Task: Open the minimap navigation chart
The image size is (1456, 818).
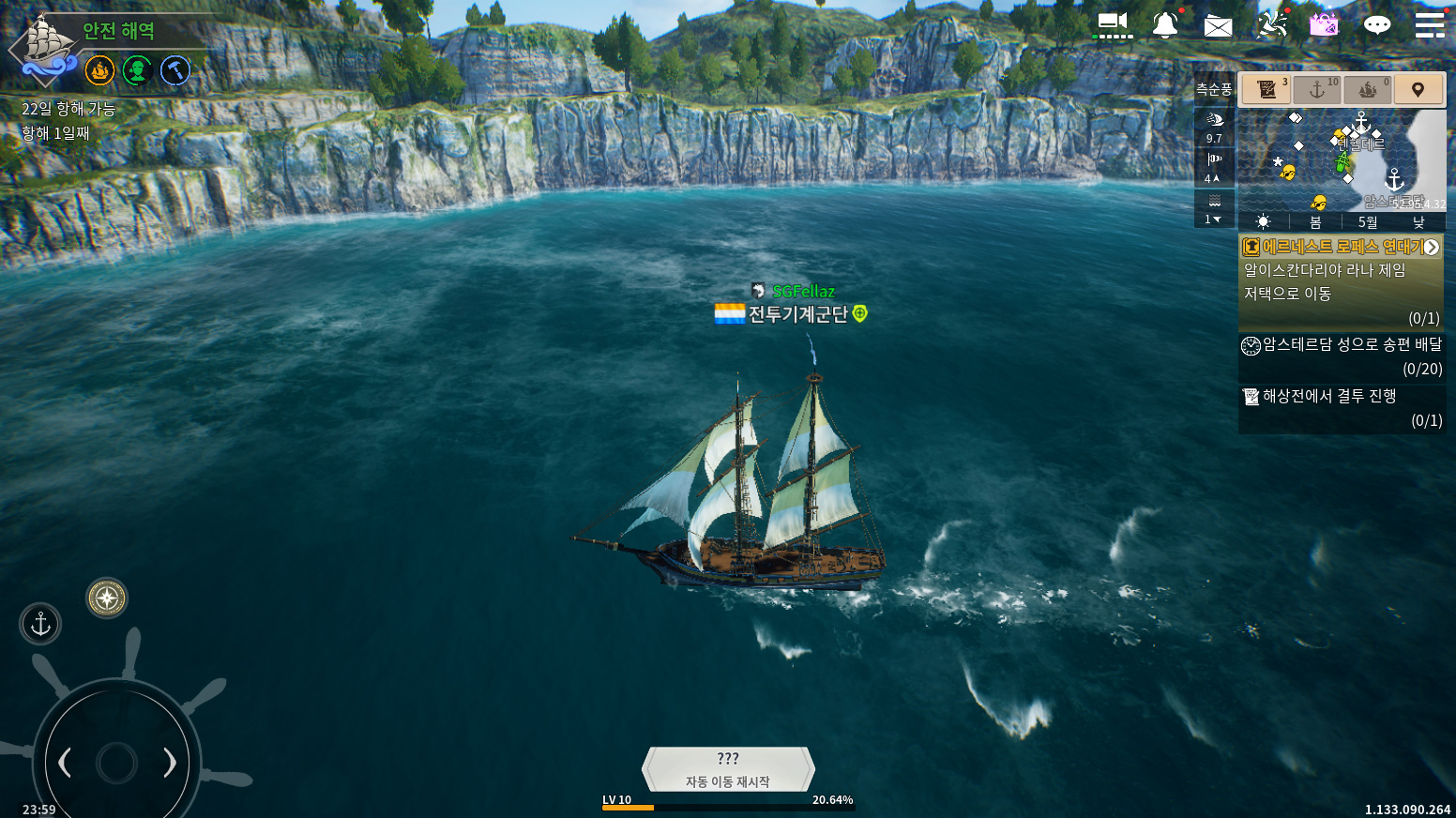Action: [1341, 160]
